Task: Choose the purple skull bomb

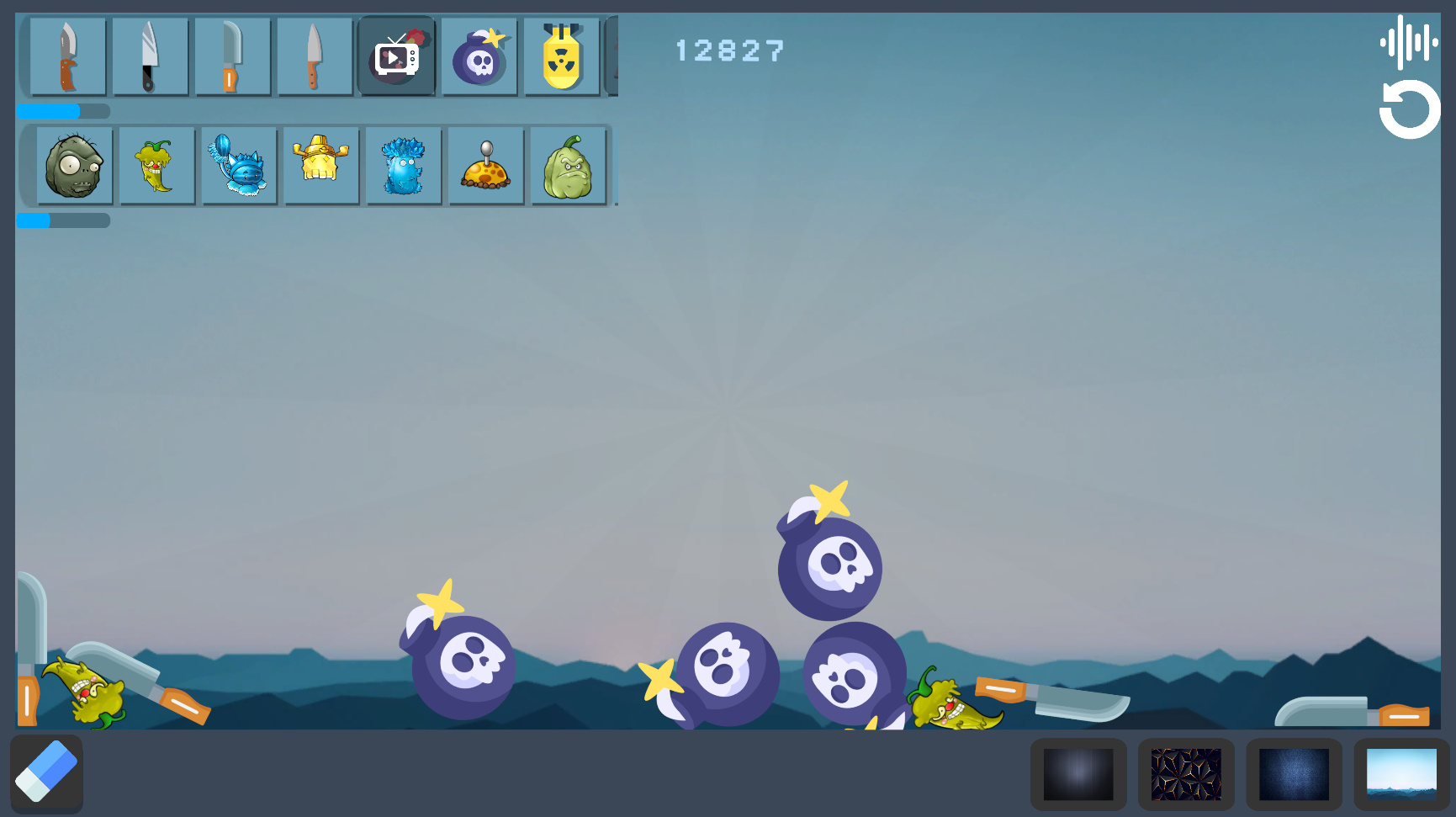Action: 479,56
